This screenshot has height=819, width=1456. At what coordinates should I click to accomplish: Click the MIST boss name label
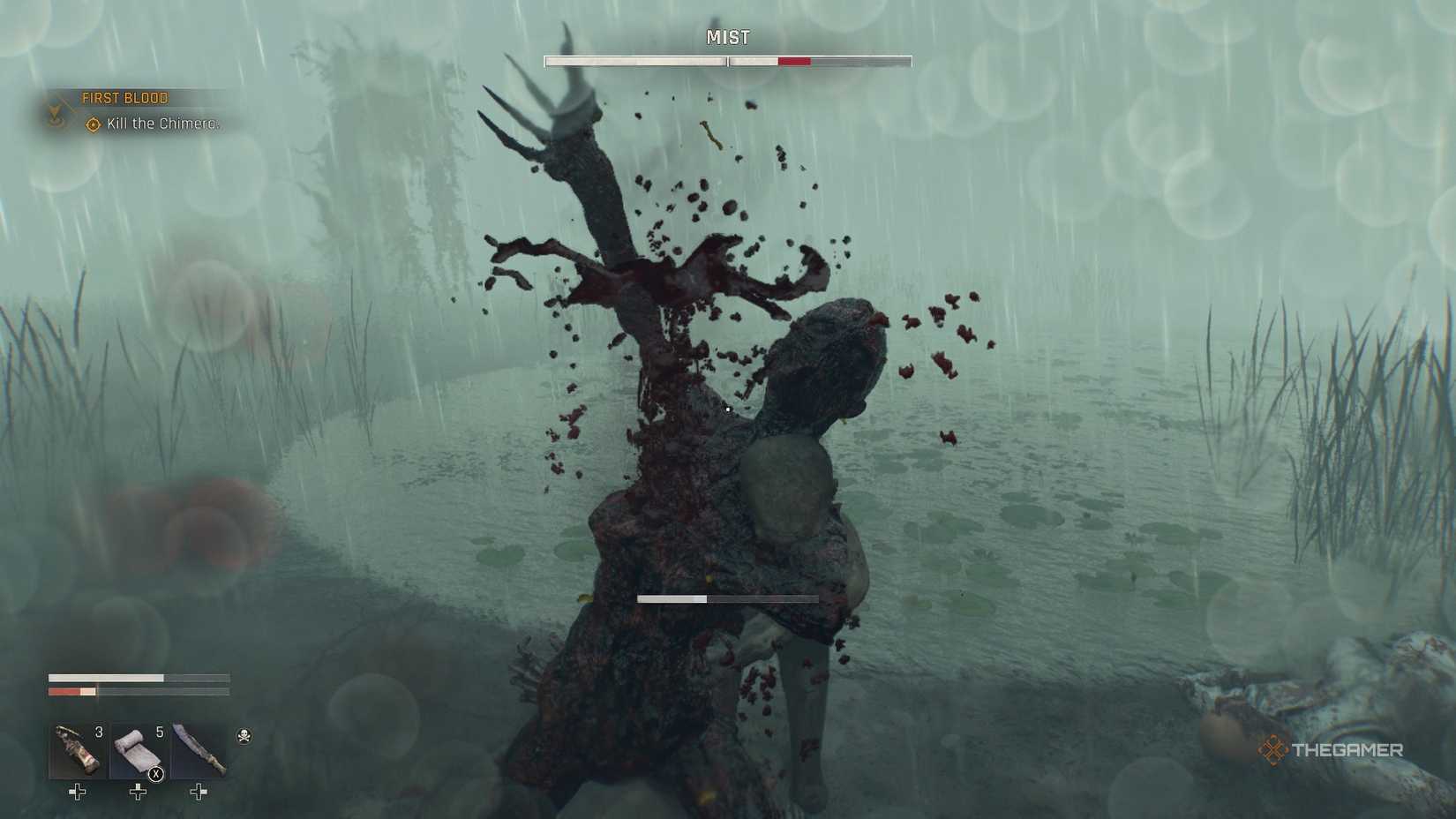click(x=727, y=38)
